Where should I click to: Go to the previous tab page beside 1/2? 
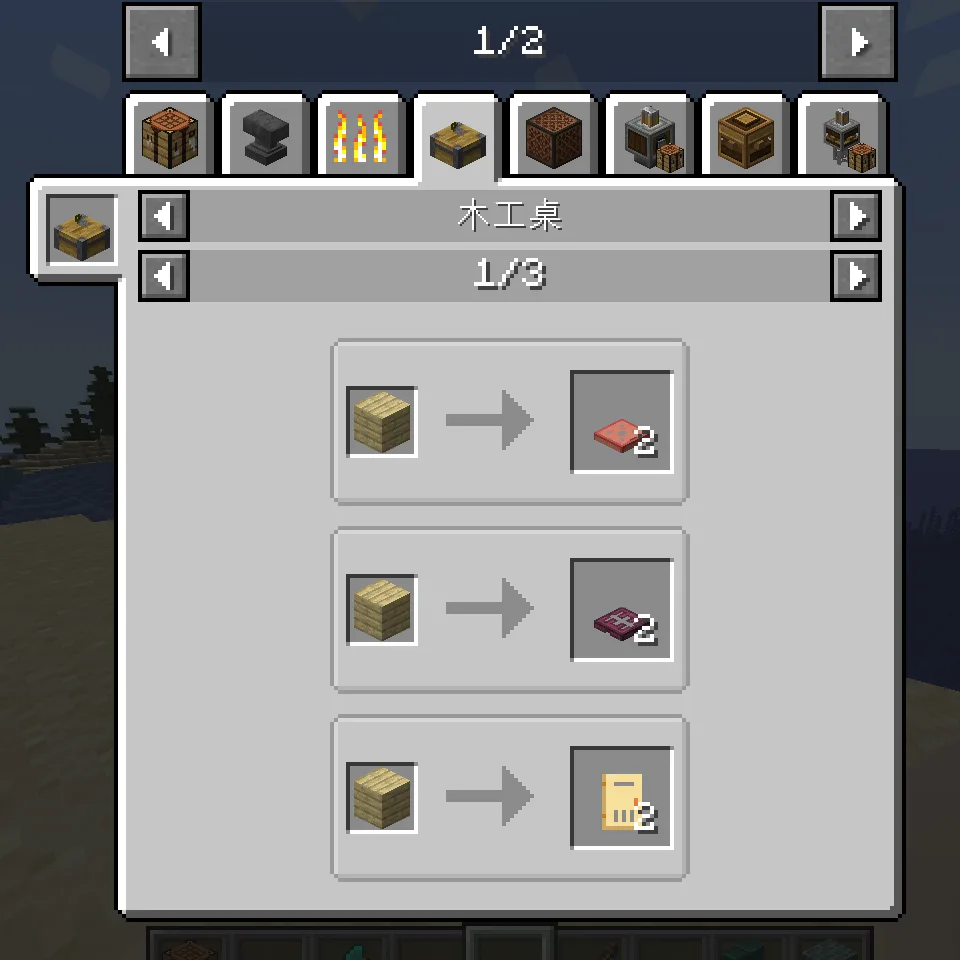coord(162,42)
